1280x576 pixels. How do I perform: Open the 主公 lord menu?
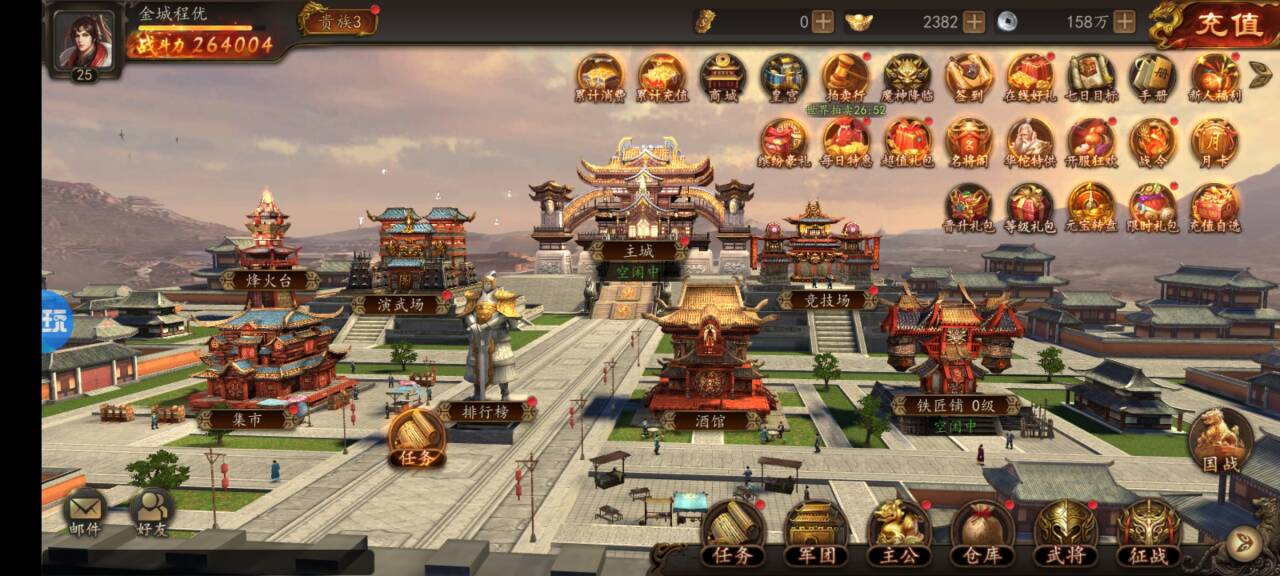(899, 534)
